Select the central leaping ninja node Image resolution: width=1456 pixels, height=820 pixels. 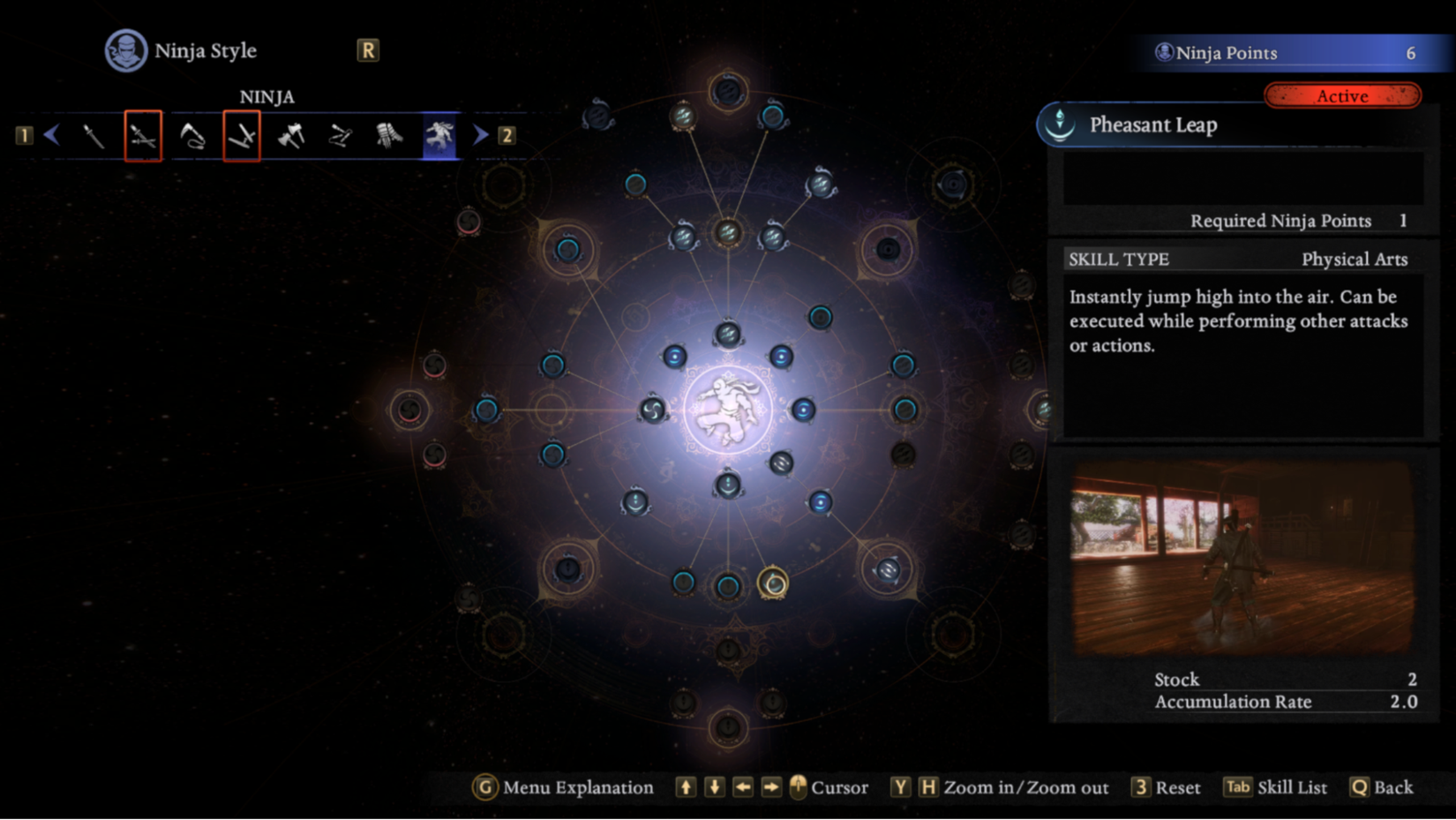pos(728,410)
